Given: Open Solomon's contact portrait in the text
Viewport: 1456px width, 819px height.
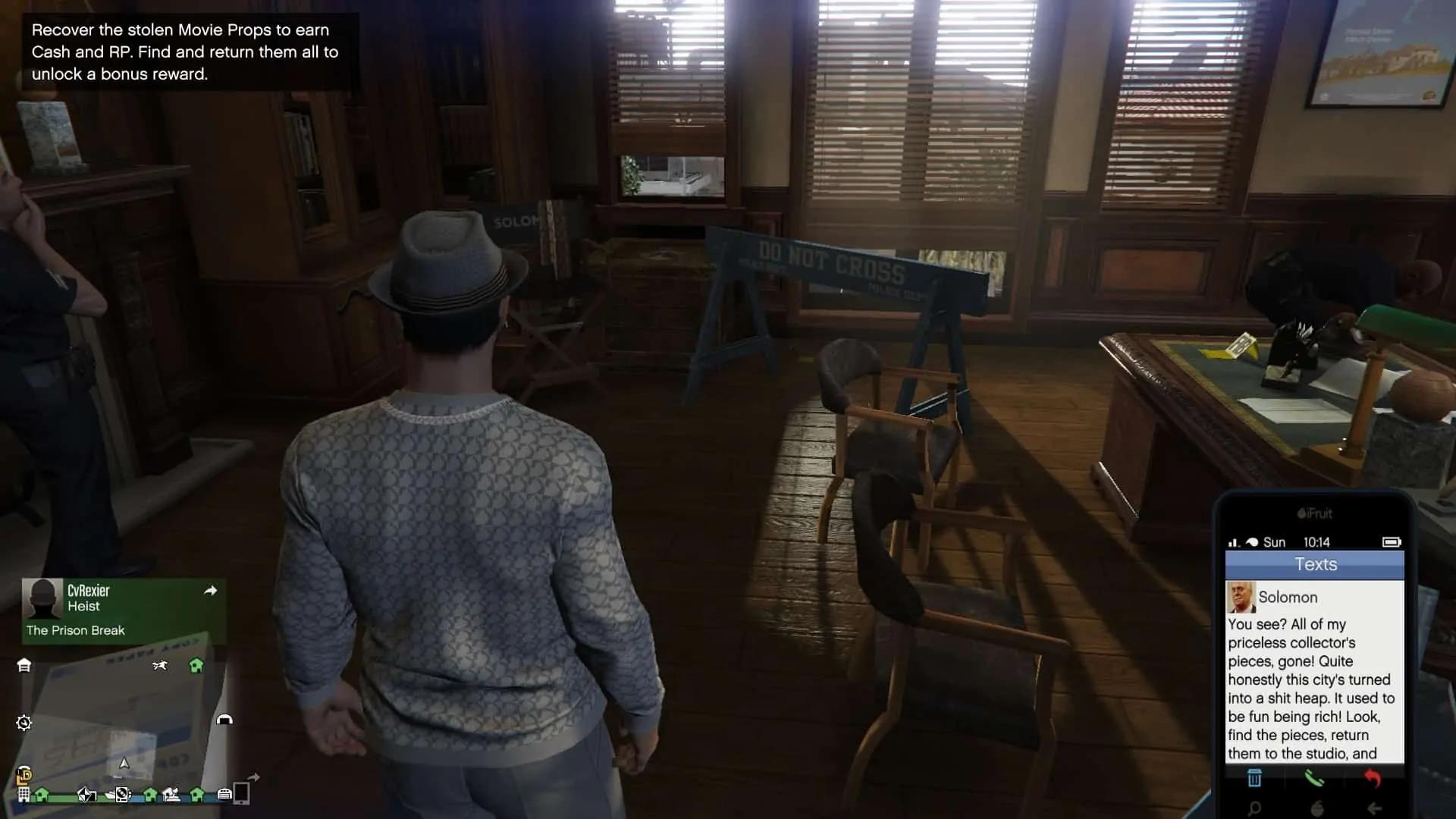Looking at the screenshot, I should coord(1241,598).
